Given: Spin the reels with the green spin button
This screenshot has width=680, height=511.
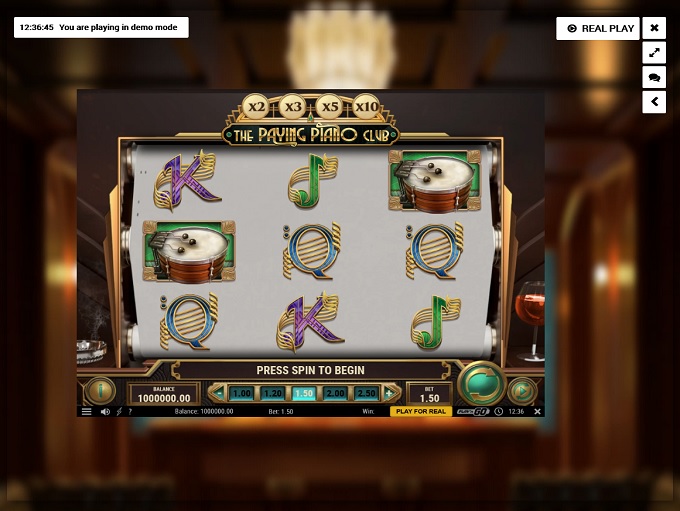Looking at the screenshot, I should point(481,383).
